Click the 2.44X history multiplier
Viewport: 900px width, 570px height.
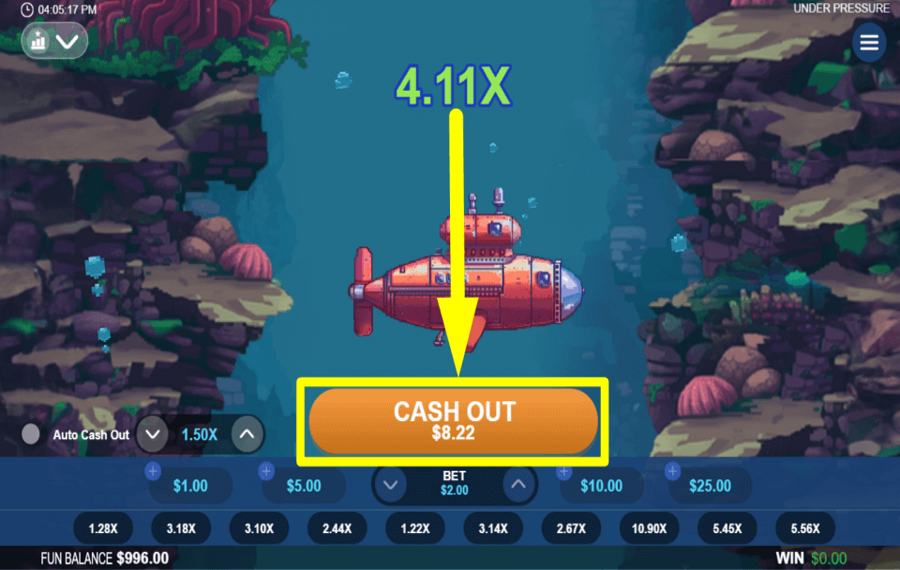(336, 528)
